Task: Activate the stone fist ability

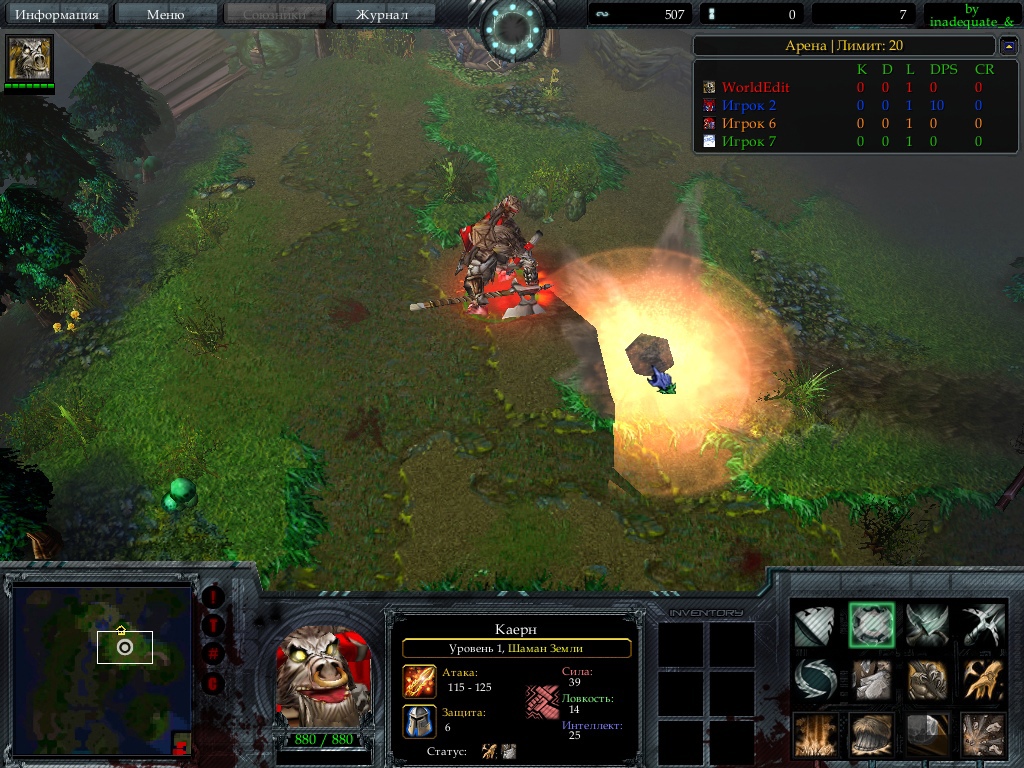Action: [871, 679]
